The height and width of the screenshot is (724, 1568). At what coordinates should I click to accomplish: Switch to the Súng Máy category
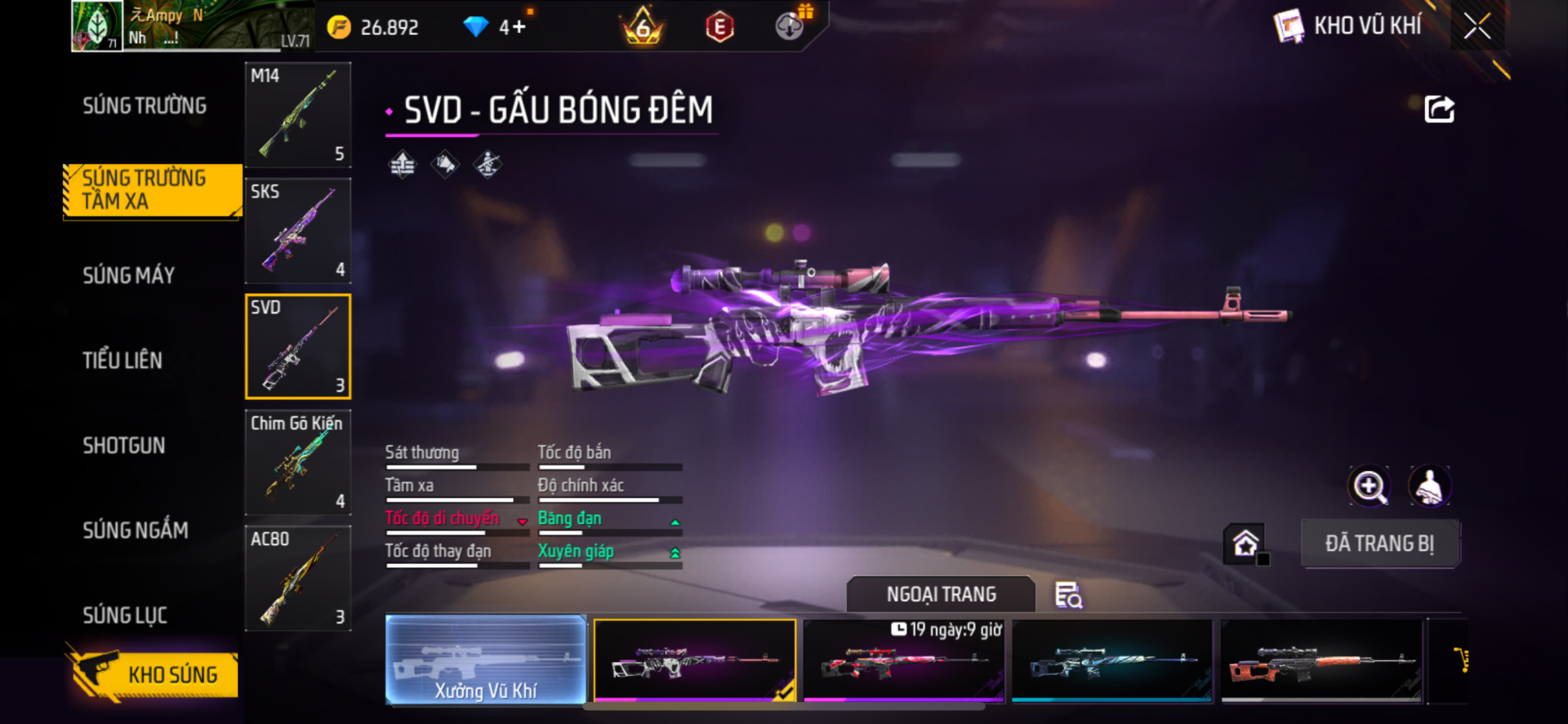[x=129, y=276]
